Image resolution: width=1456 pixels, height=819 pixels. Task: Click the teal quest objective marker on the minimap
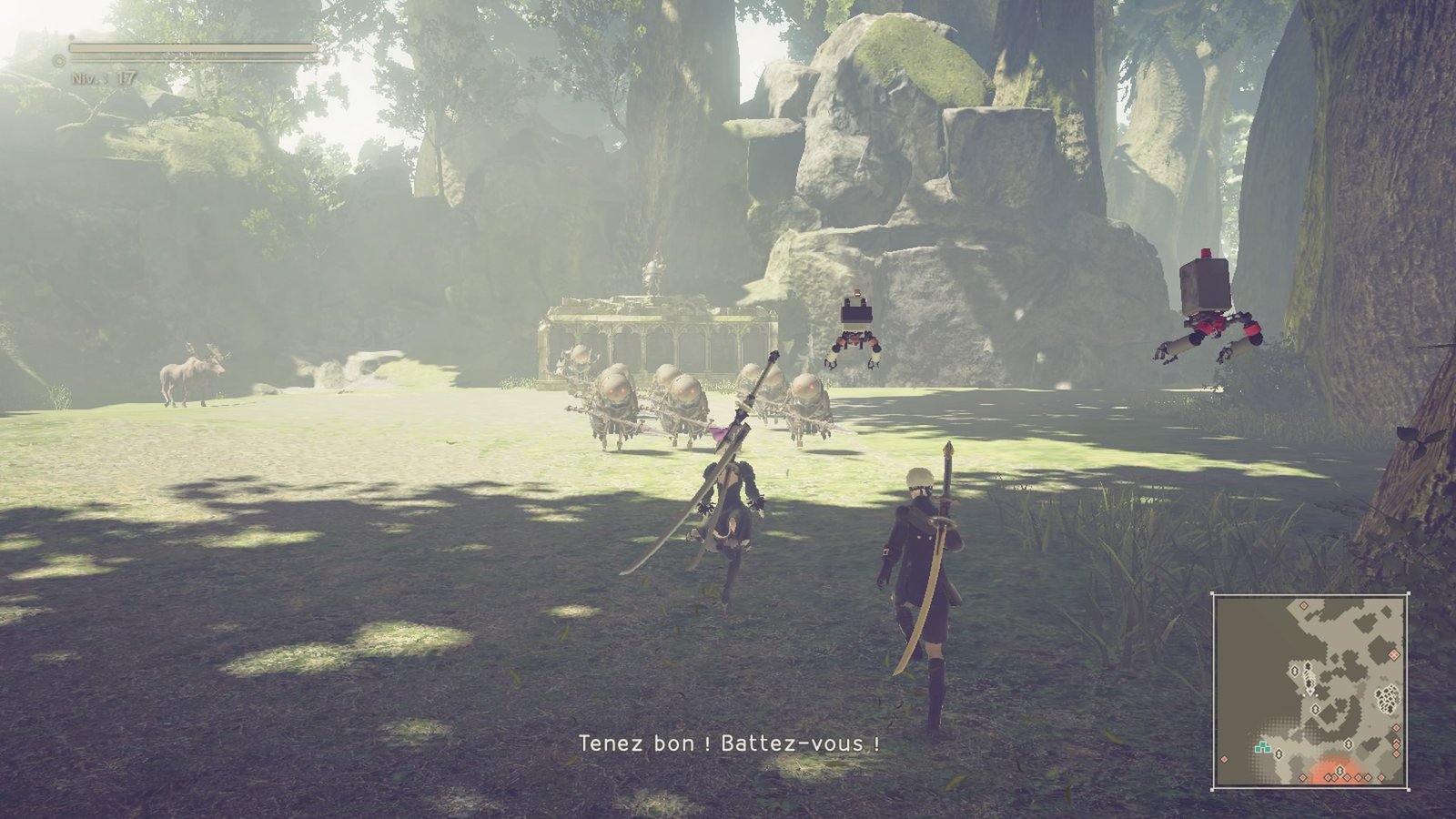pyautogui.click(x=1262, y=746)
